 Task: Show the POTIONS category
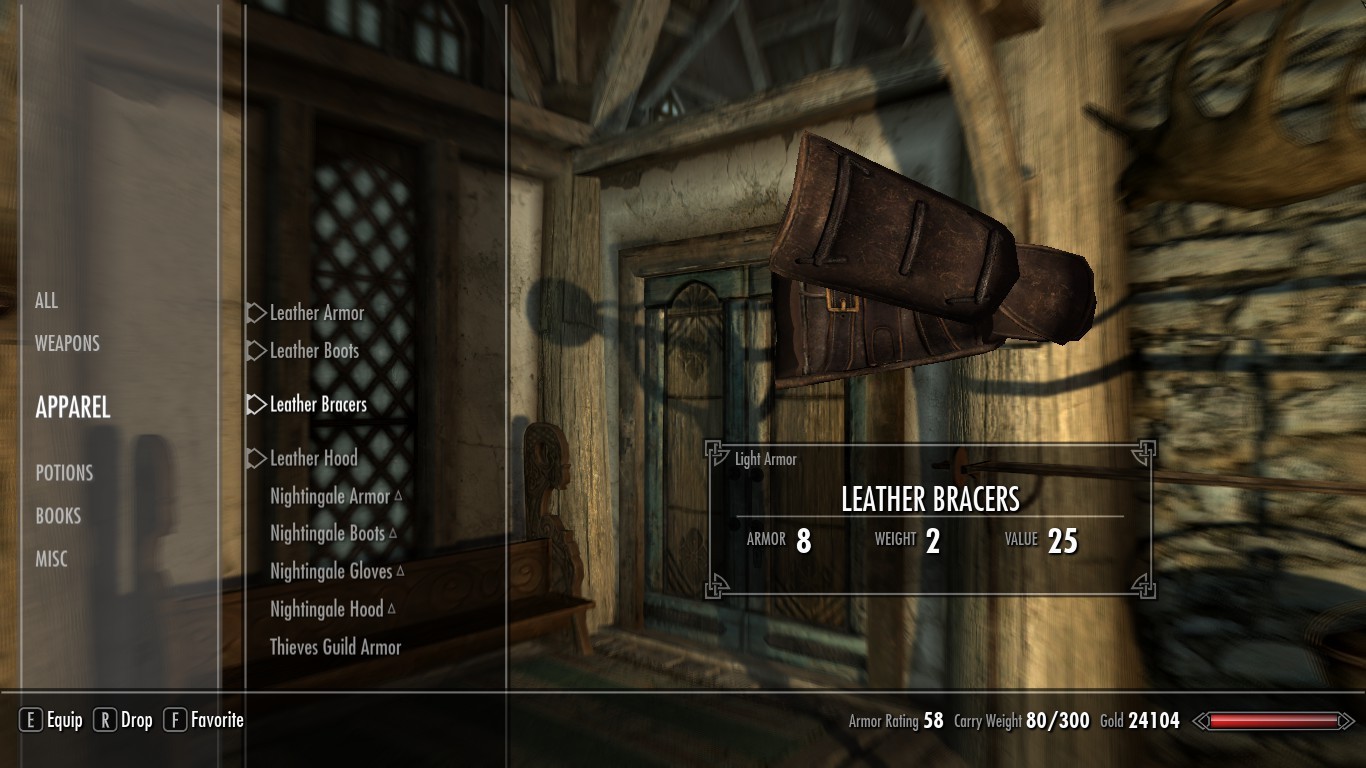64,473
